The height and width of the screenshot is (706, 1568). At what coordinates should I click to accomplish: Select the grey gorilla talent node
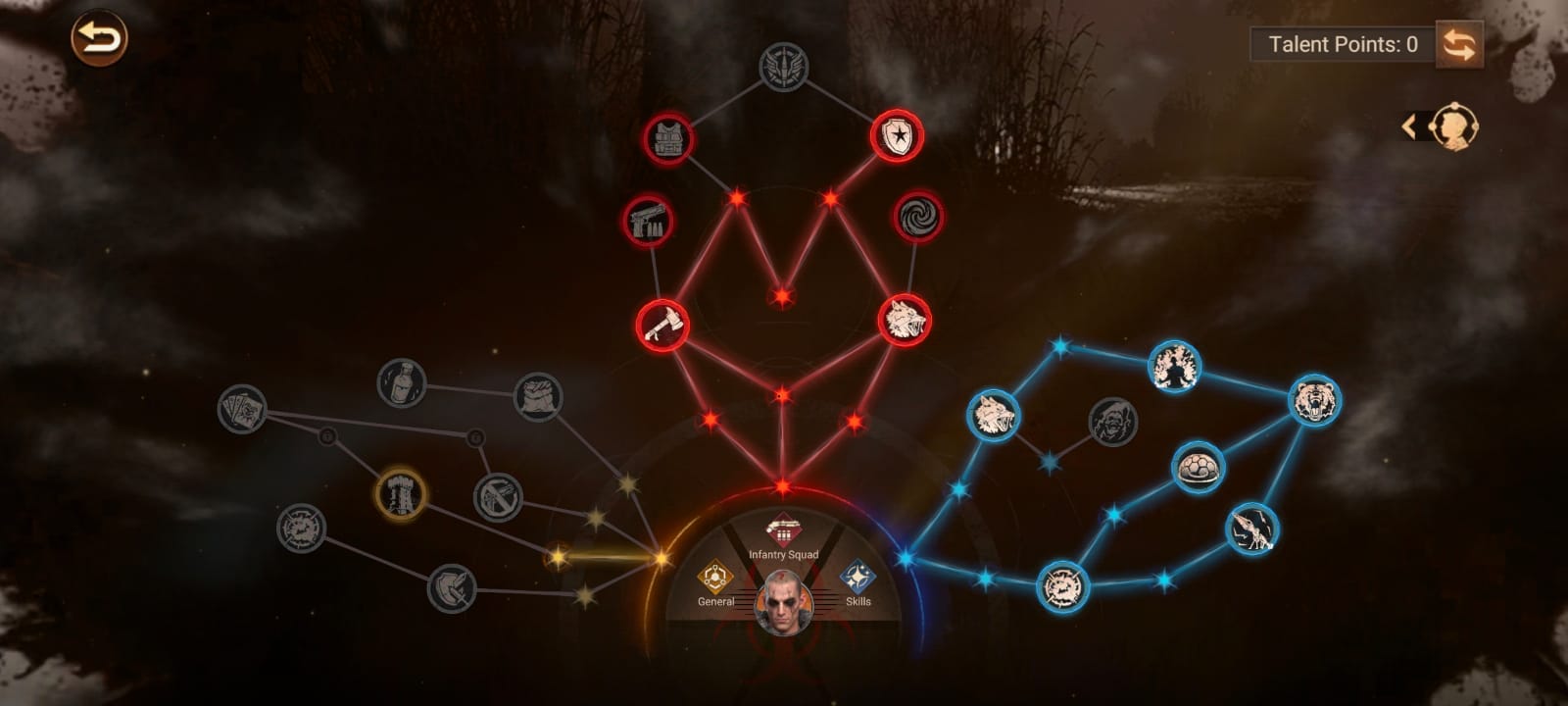(x=1113, y=422)
